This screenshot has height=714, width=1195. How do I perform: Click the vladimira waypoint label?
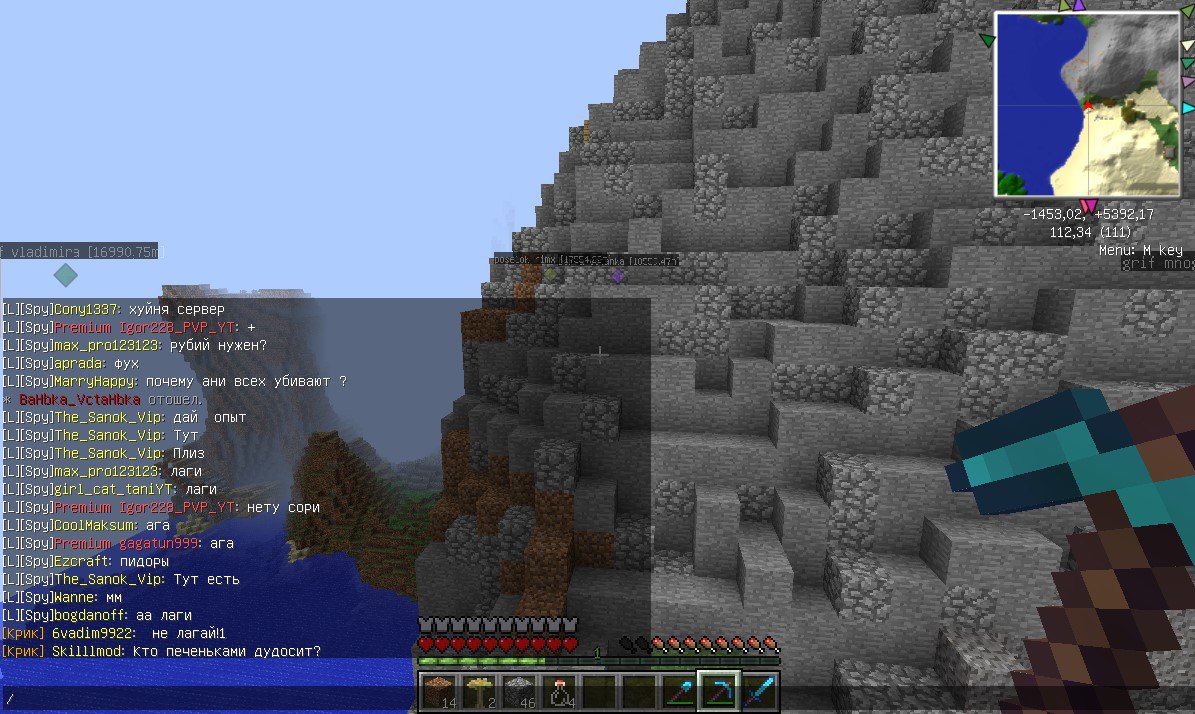point(78,250)
